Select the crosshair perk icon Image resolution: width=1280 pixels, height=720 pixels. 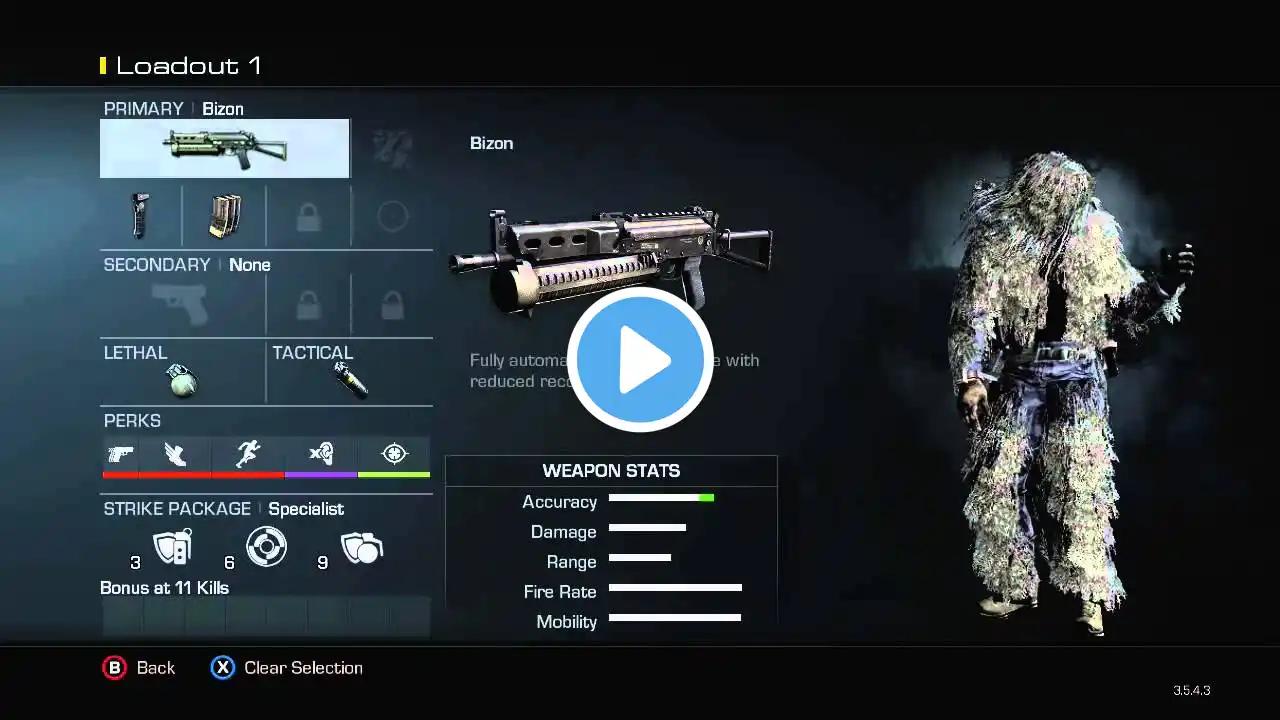(x=394, y=455)
